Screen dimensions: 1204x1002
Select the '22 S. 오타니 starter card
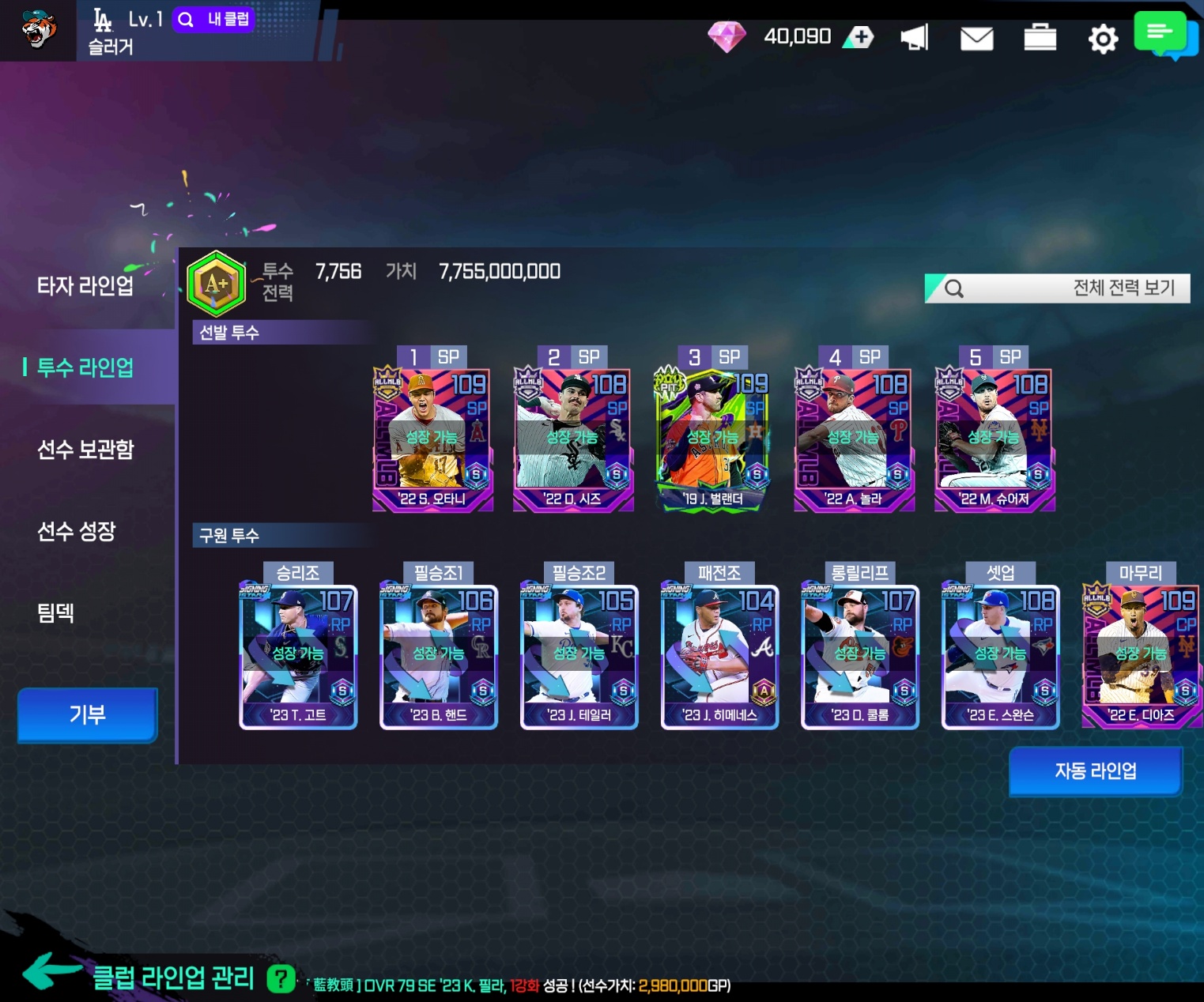coord(432,439)
